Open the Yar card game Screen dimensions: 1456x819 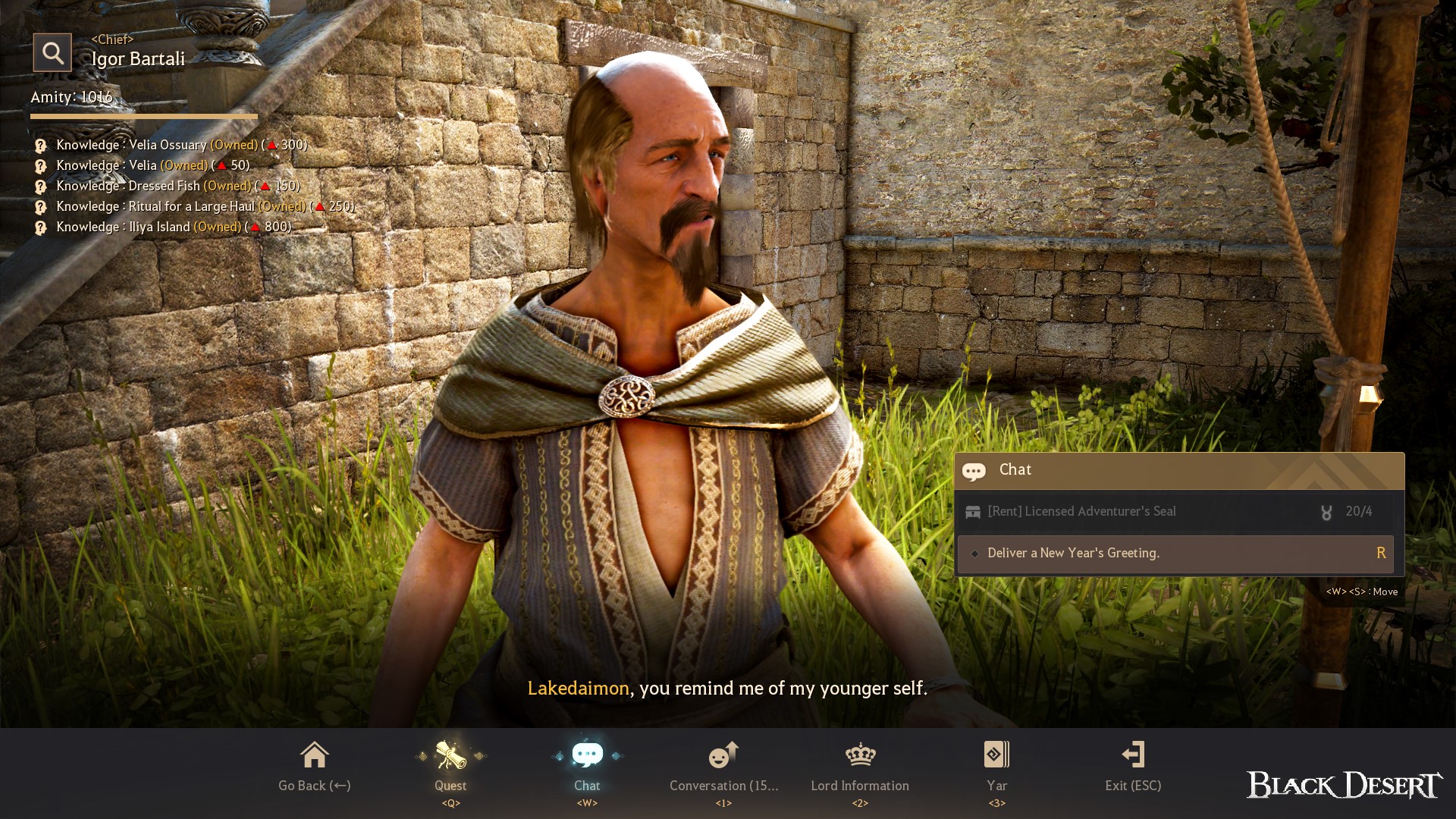[x=996, y=767]
